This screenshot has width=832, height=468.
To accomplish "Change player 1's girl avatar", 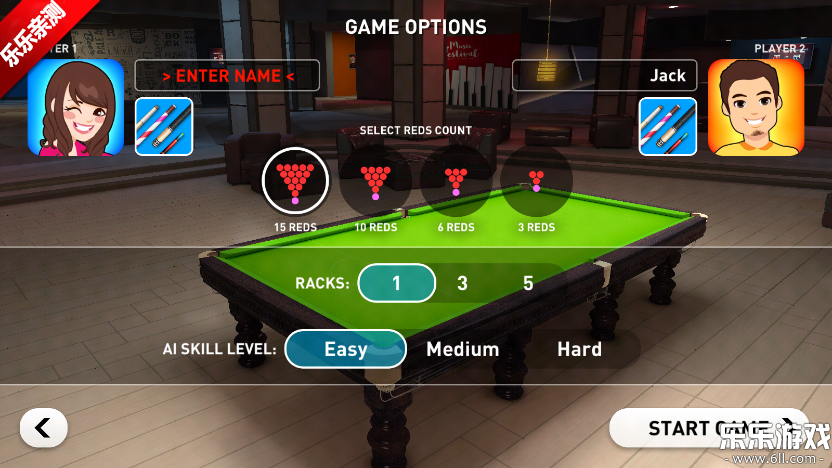I will 76,108.
